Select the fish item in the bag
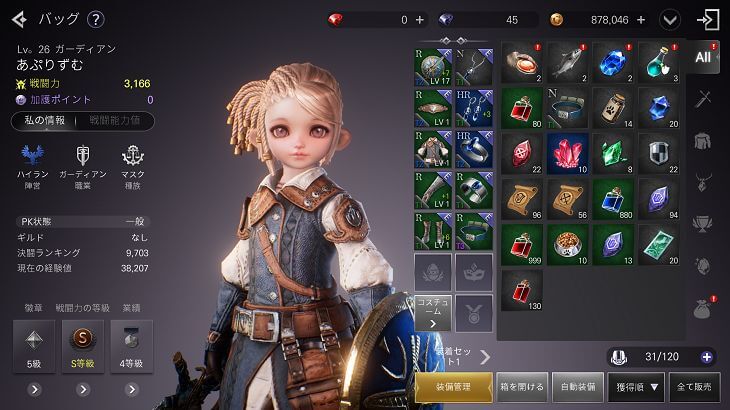Image resolution: width=730 pixels, height=410 pixels. tap(565, 63)
